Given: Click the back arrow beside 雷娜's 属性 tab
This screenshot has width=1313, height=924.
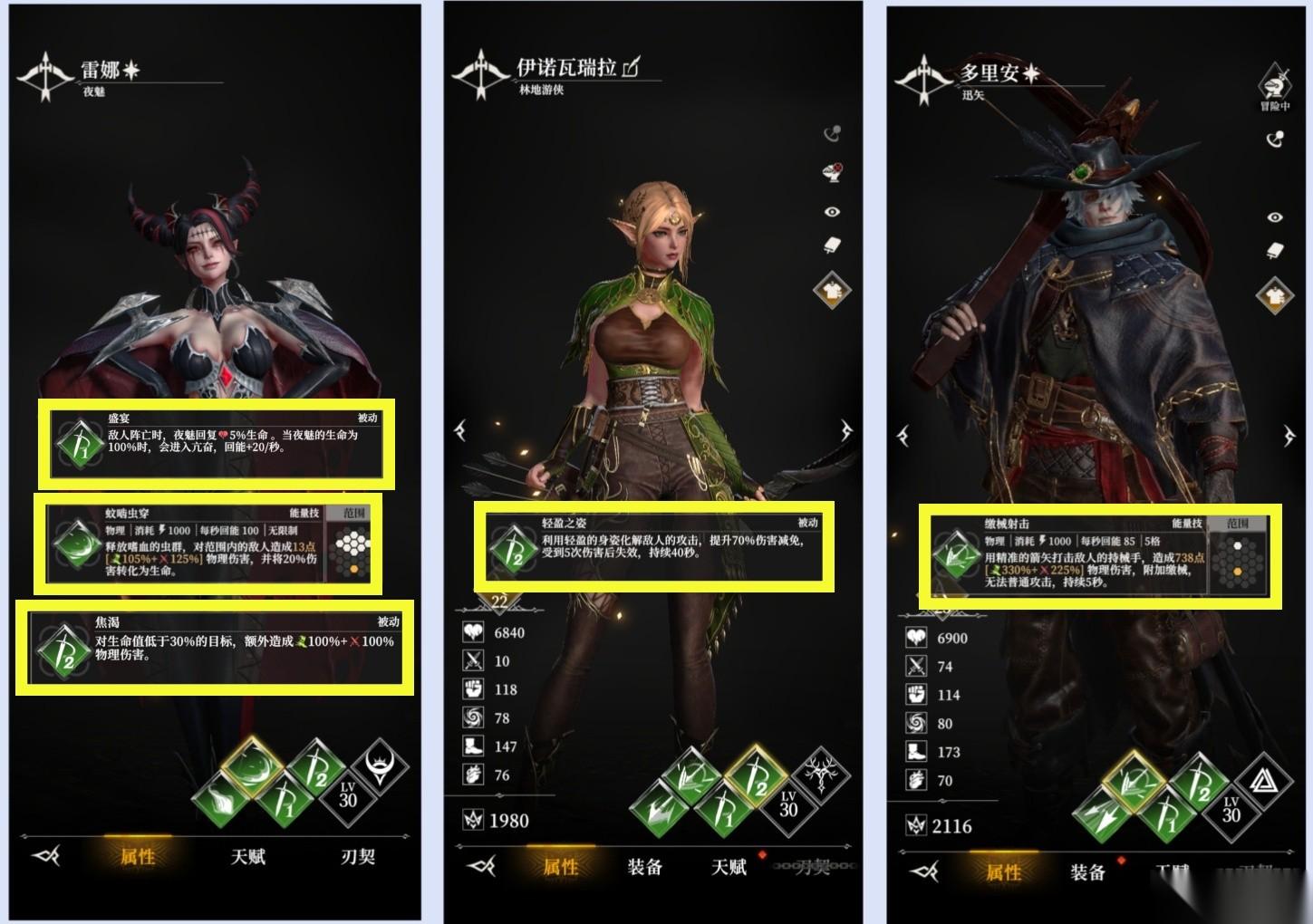Looking at the screenshot, I should click(x=45, y=856).
